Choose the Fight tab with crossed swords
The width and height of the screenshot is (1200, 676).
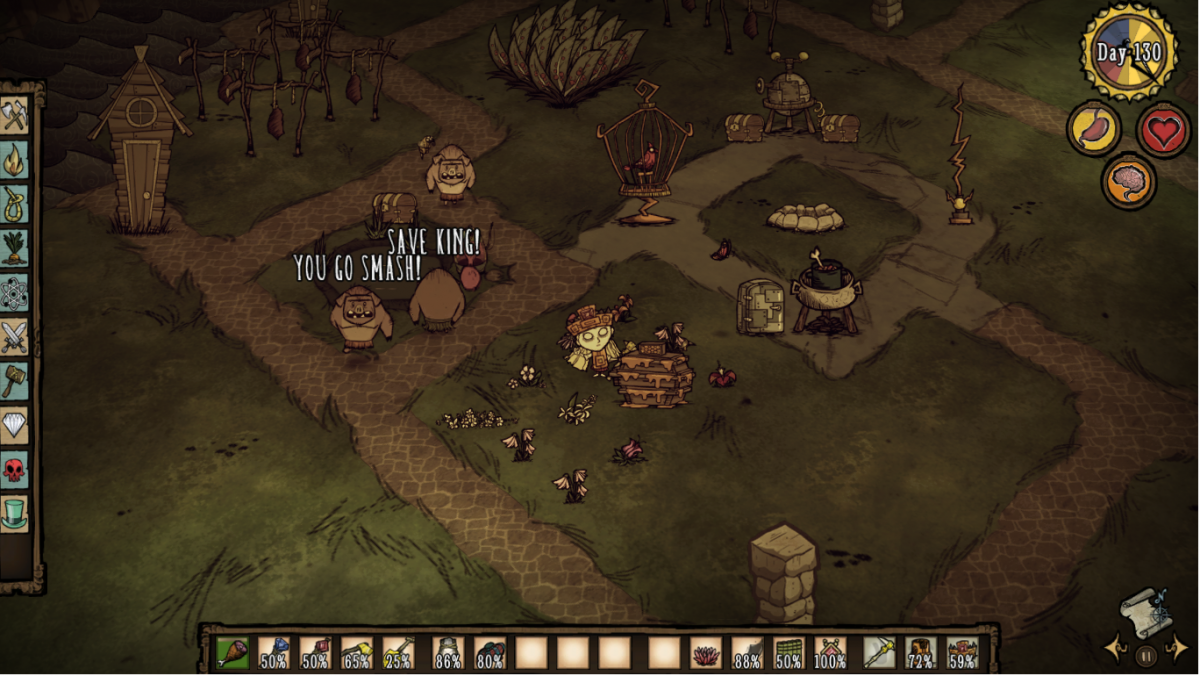[14, 337]
